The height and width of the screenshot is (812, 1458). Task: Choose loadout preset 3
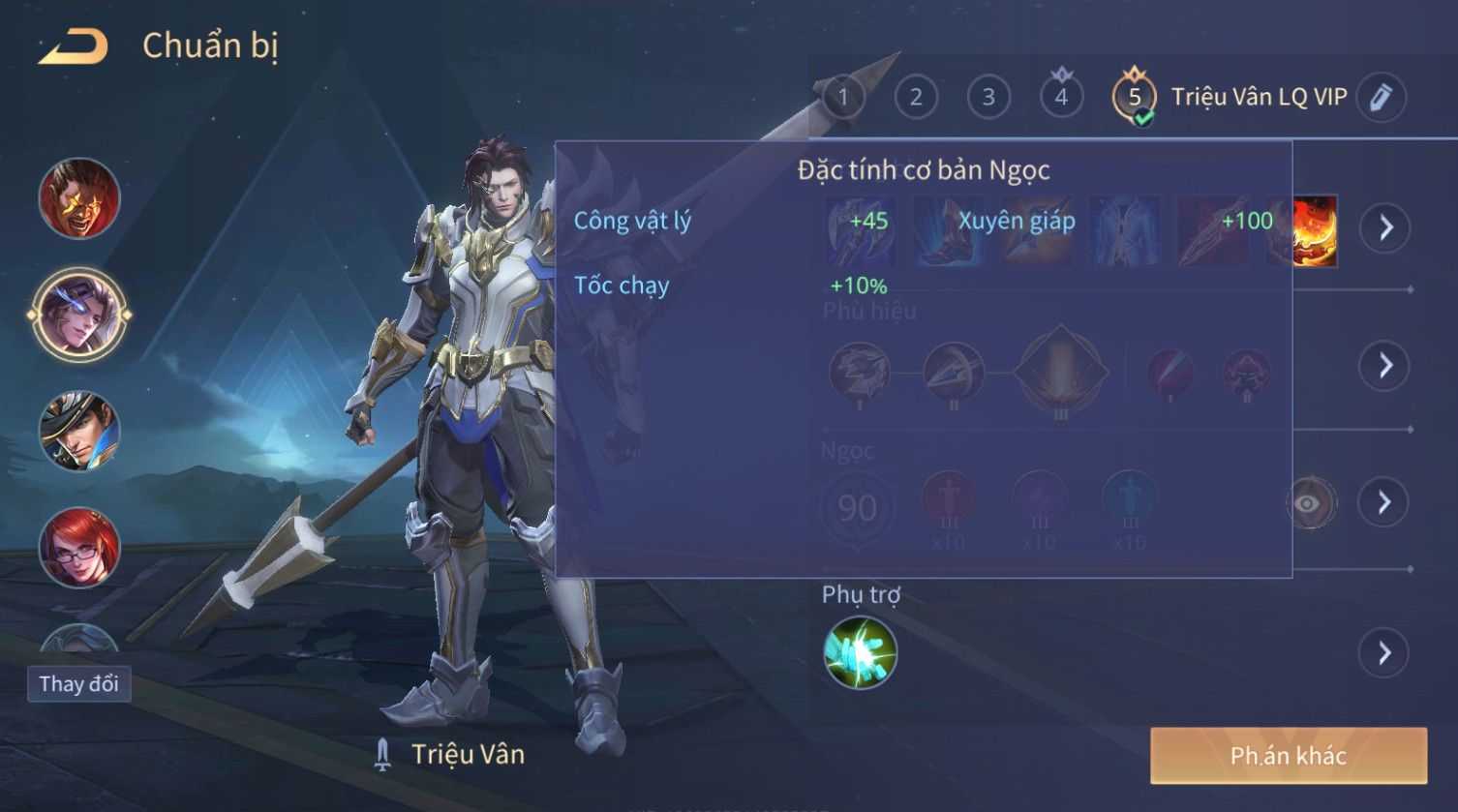pos(988,97)
